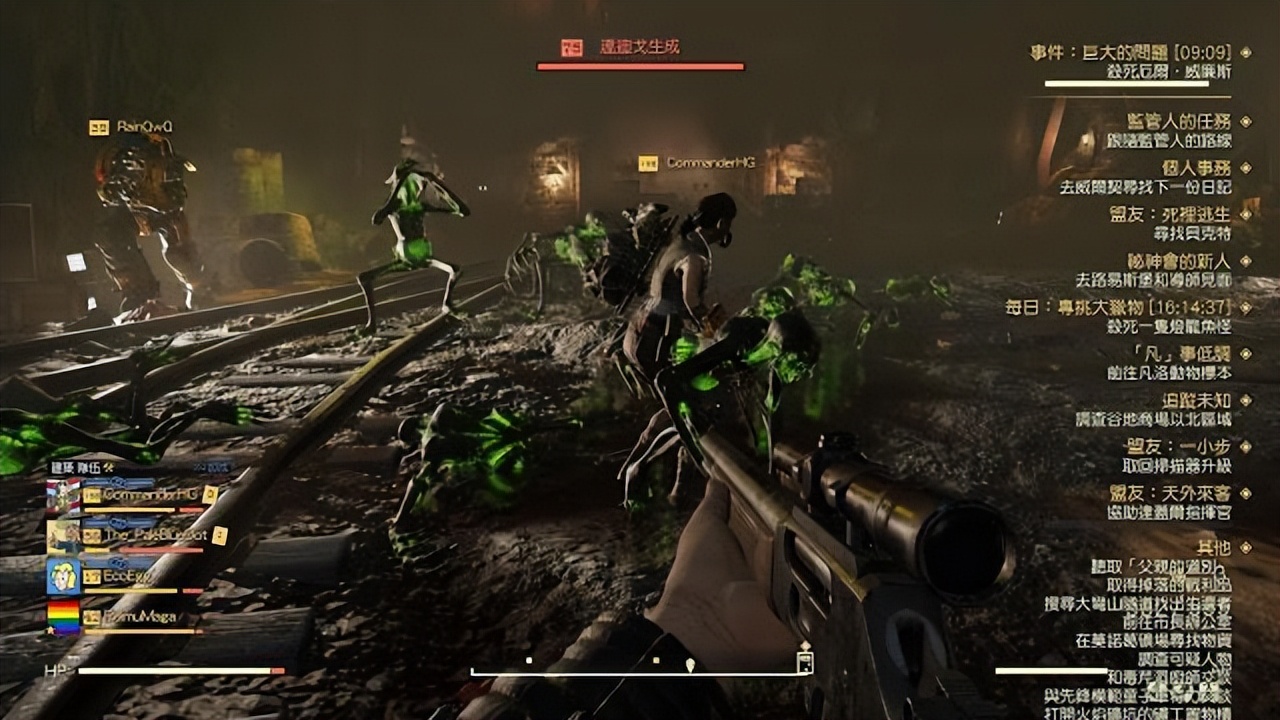Select teammate EcoEgo's Vault Girl portrait
The image size is (1280, 720).
coord(63,577)
